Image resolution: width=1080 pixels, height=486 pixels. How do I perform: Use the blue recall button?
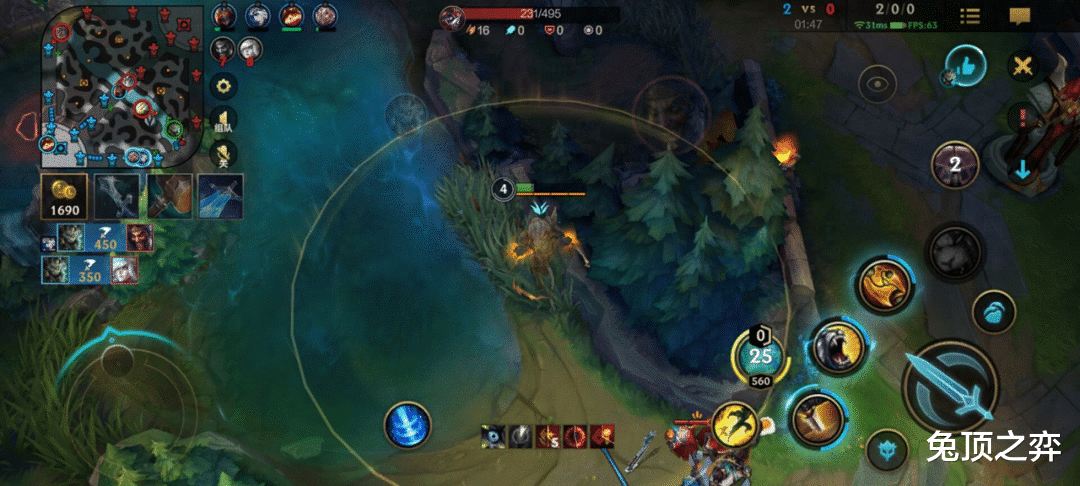point(407,424)
